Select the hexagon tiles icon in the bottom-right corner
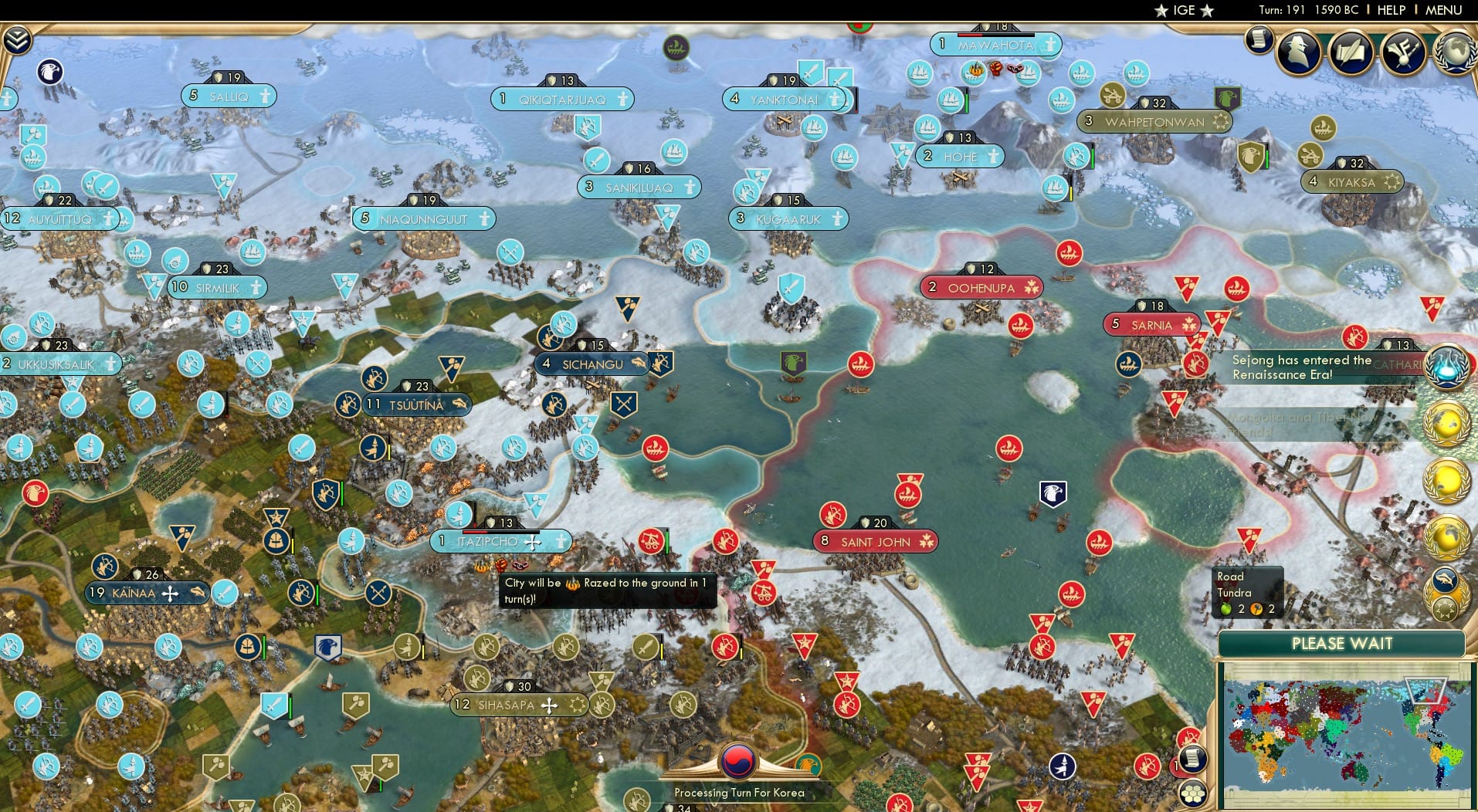 click(1193, 793)
